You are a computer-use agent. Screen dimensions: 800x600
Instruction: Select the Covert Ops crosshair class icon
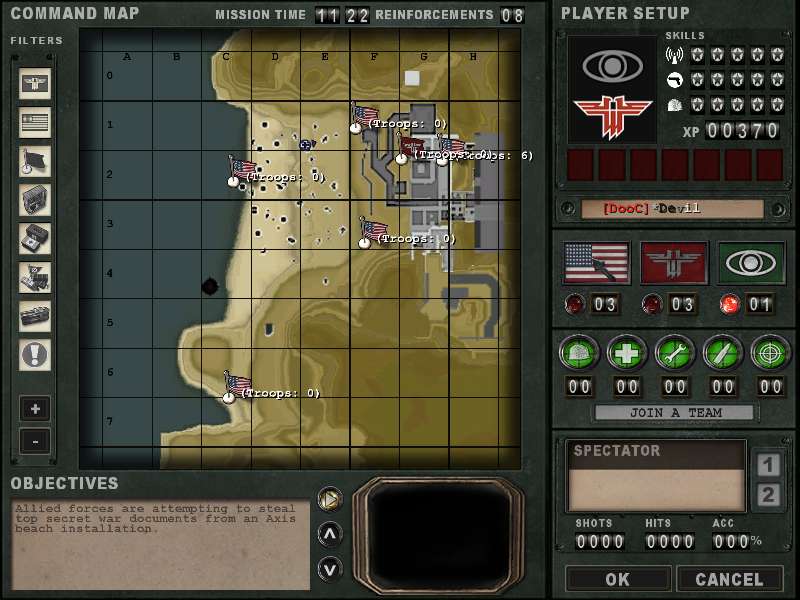tap(770, 352)
